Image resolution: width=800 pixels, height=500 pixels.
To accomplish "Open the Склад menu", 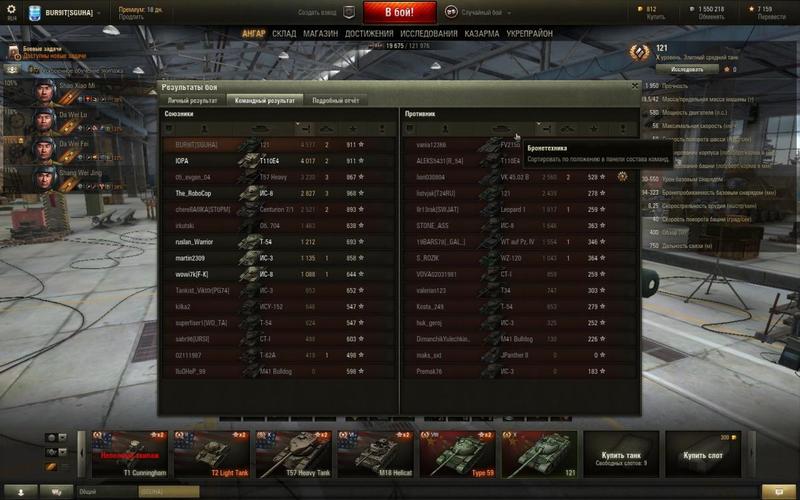I will click(284, 33).
